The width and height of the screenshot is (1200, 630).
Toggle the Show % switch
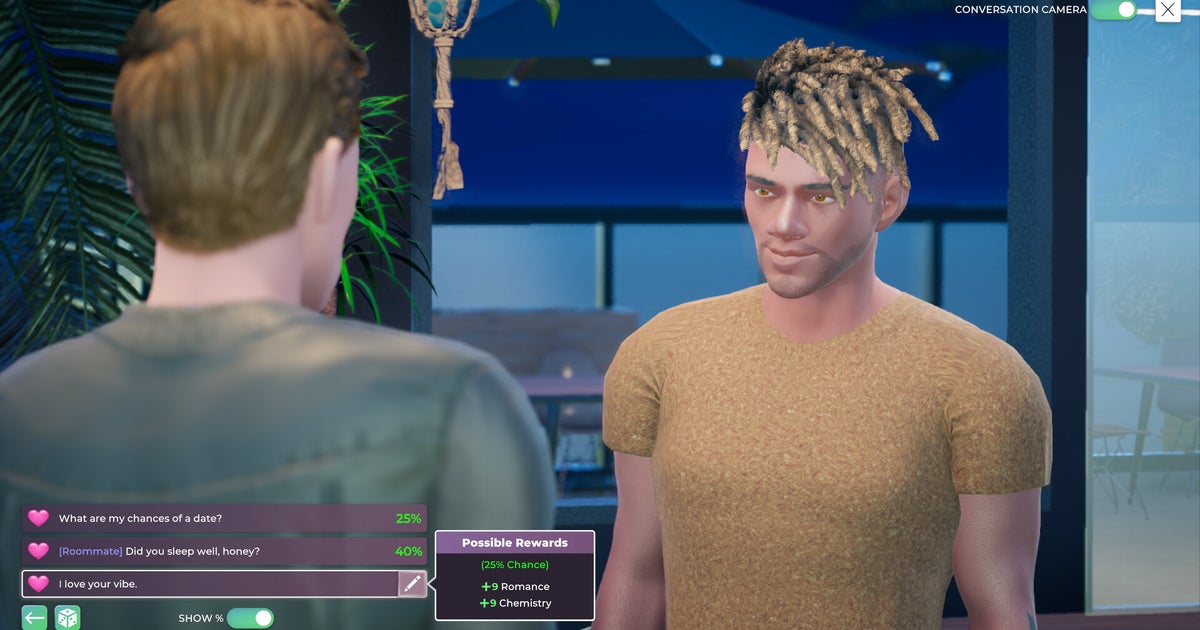click(x=250, y=618)
